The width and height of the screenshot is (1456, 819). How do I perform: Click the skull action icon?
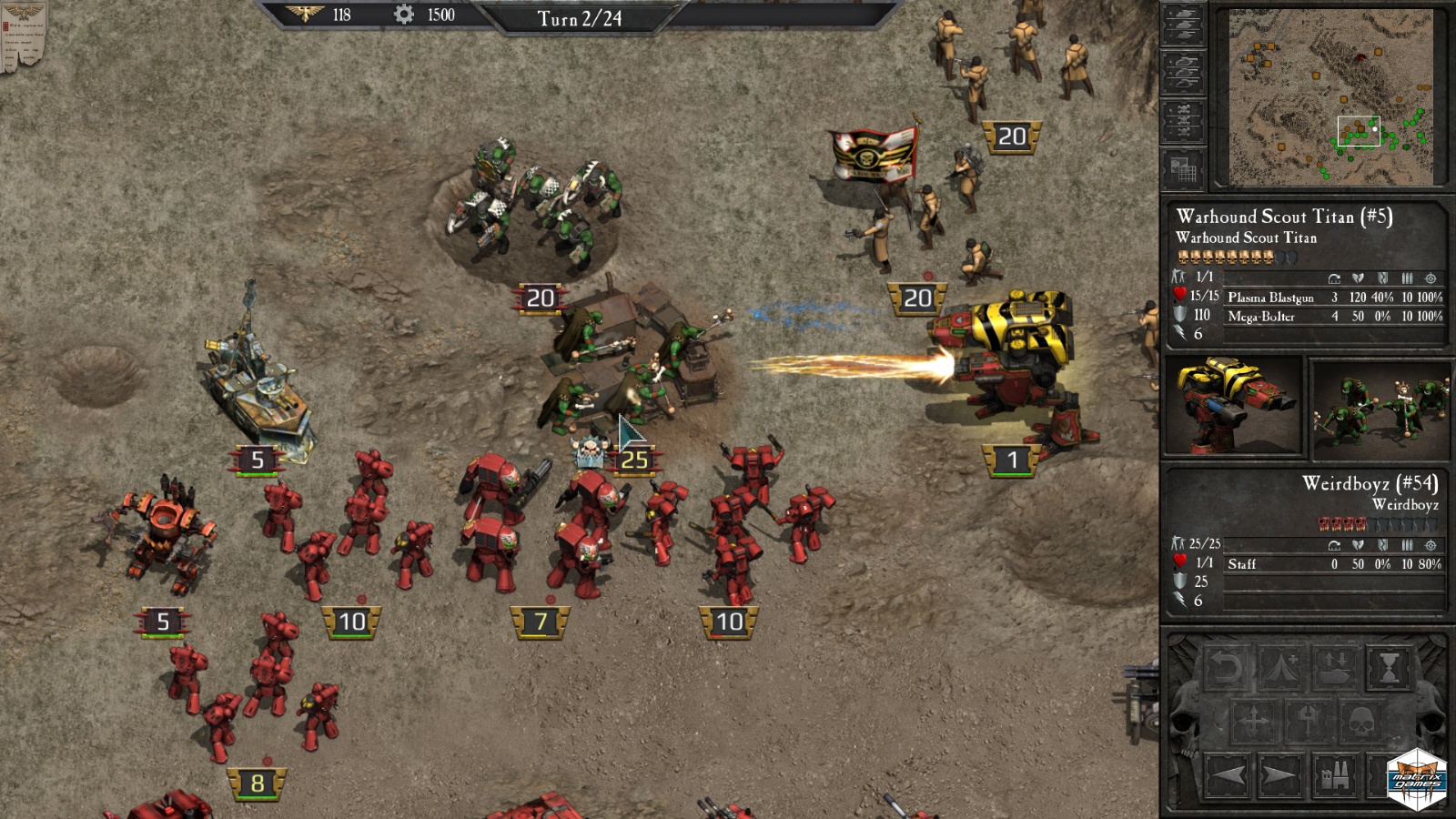1361,721
